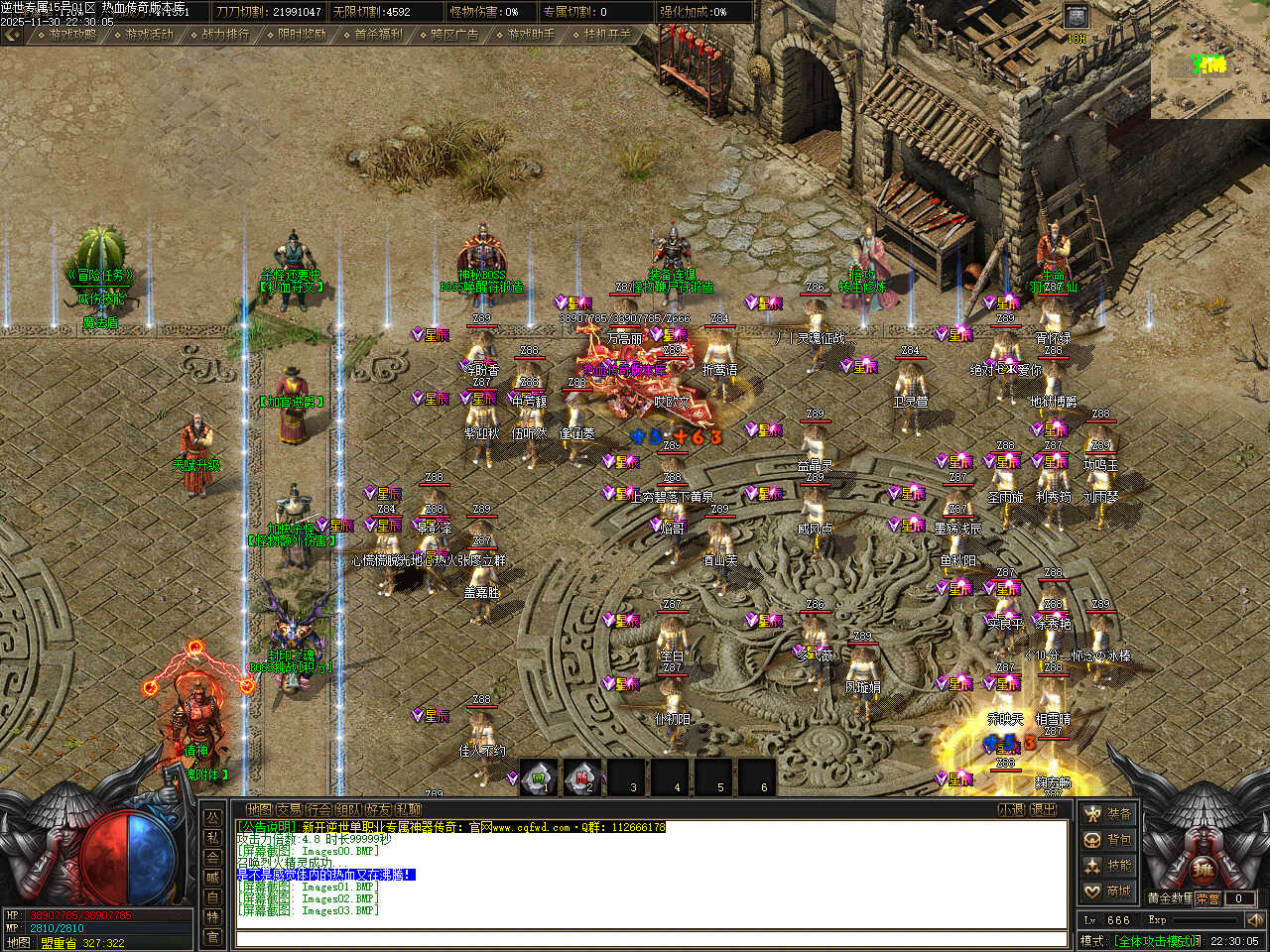
Task: Open the 背包 backpack
Action: click(x=1108, y=840)
